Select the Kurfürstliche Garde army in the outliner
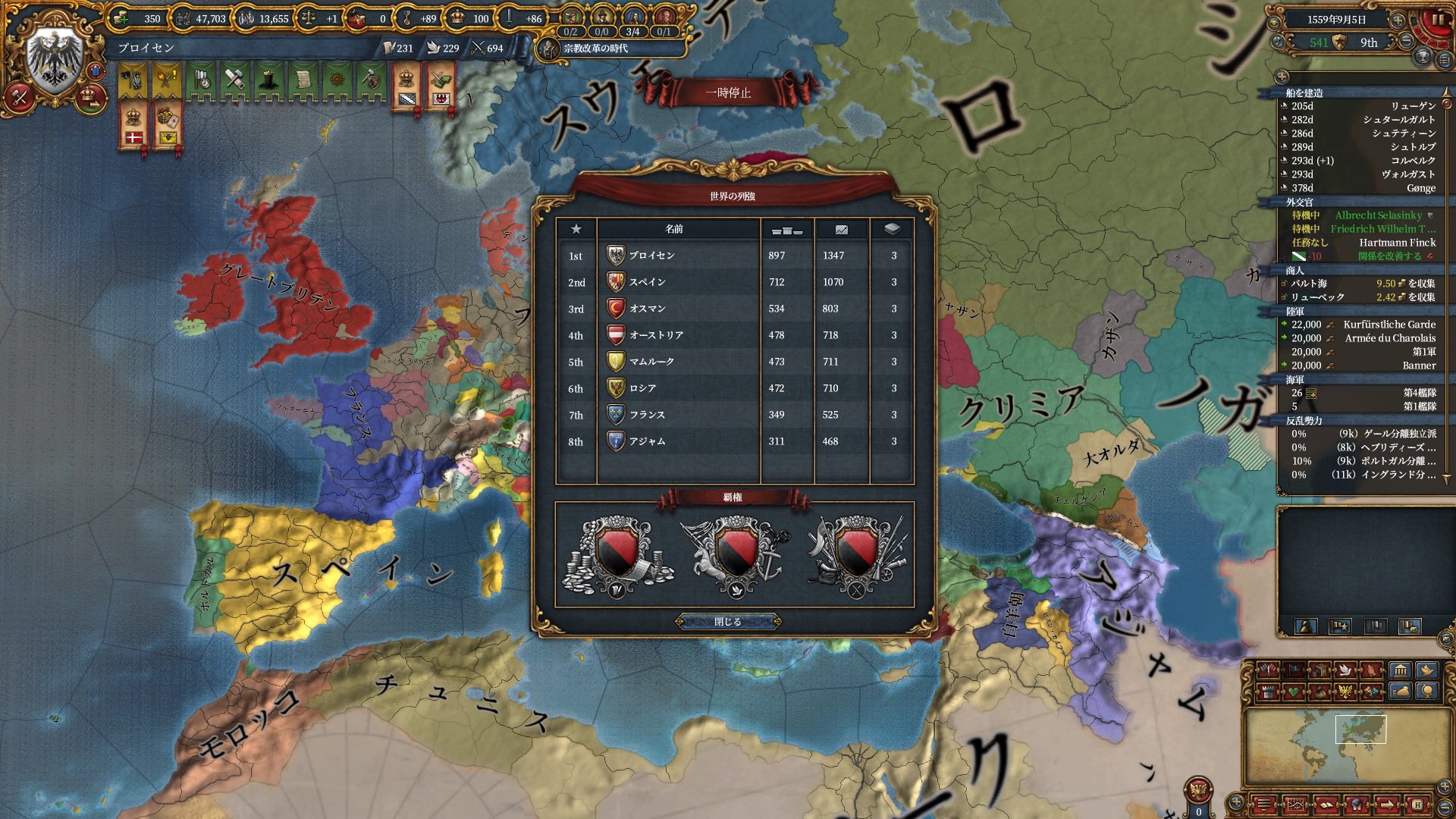1456x819 pixels. click(1389, 325)
